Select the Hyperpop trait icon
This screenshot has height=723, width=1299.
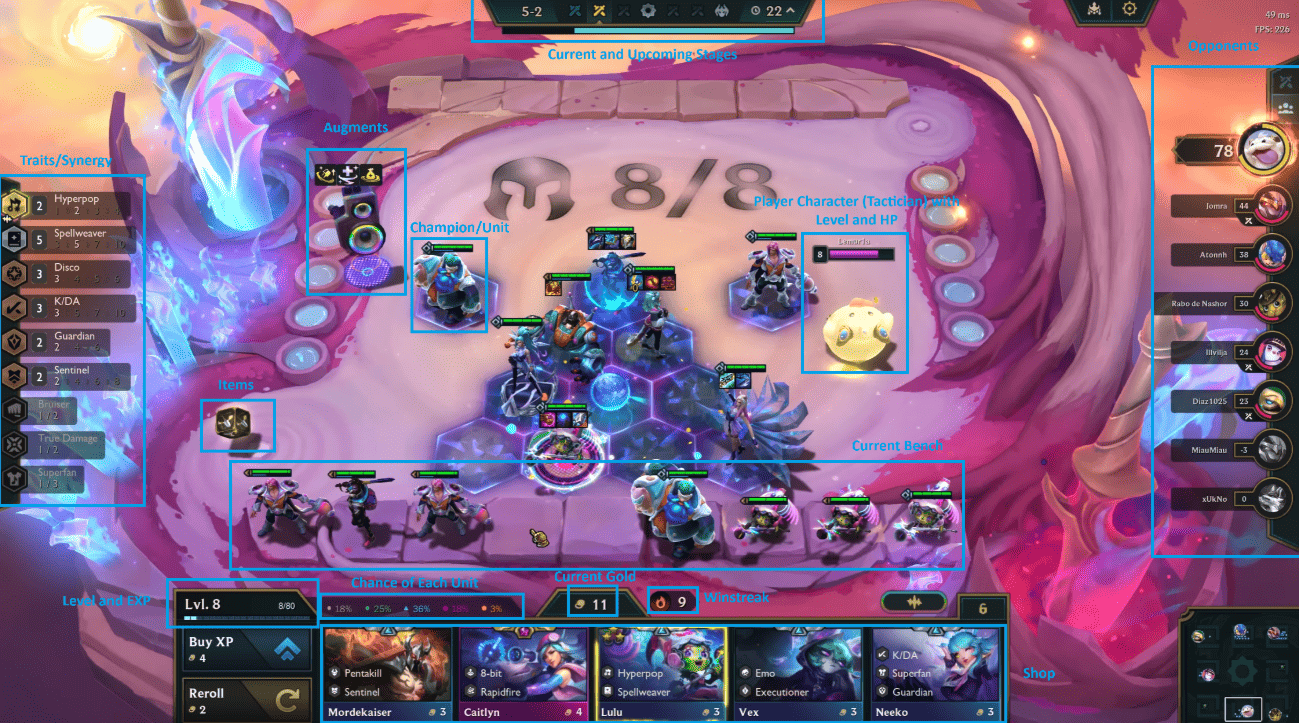(x=14, y=204)
